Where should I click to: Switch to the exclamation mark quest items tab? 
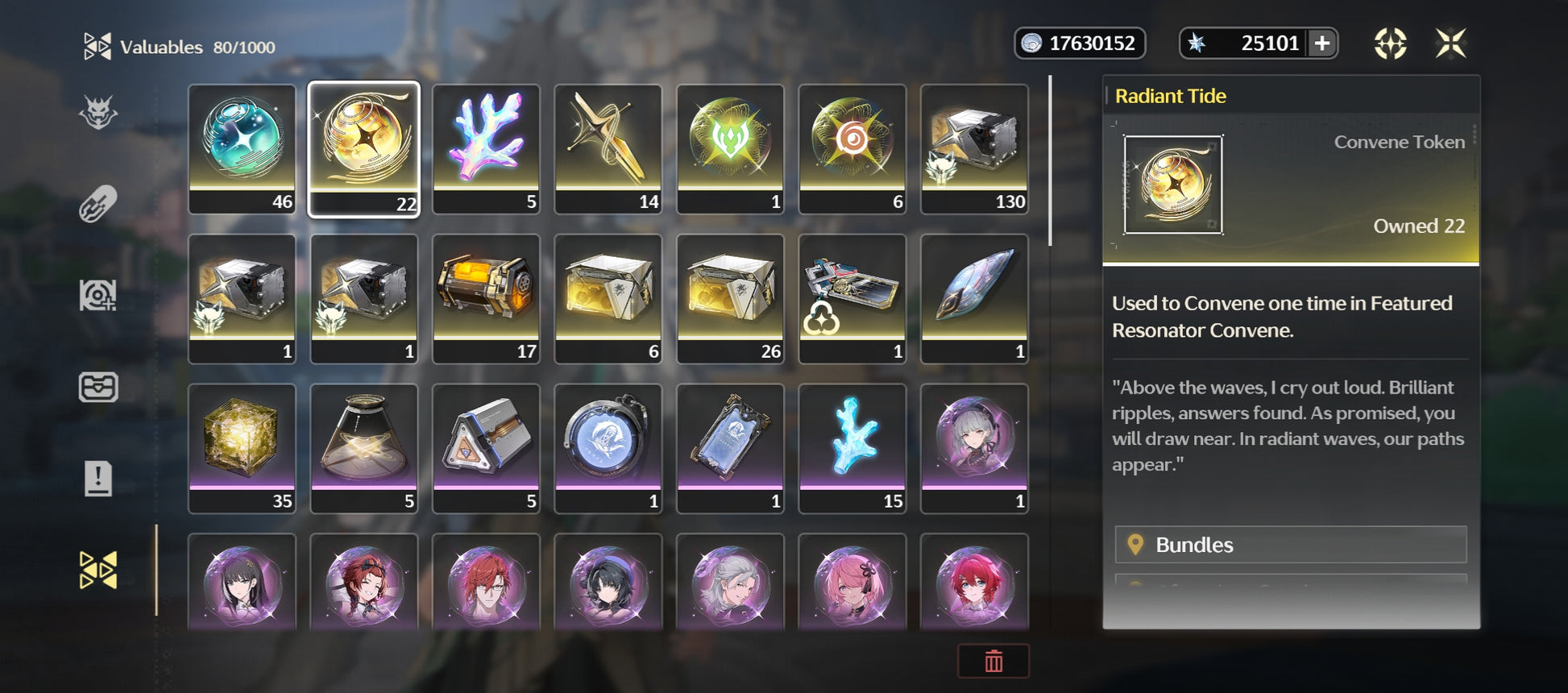coord(98,479)
